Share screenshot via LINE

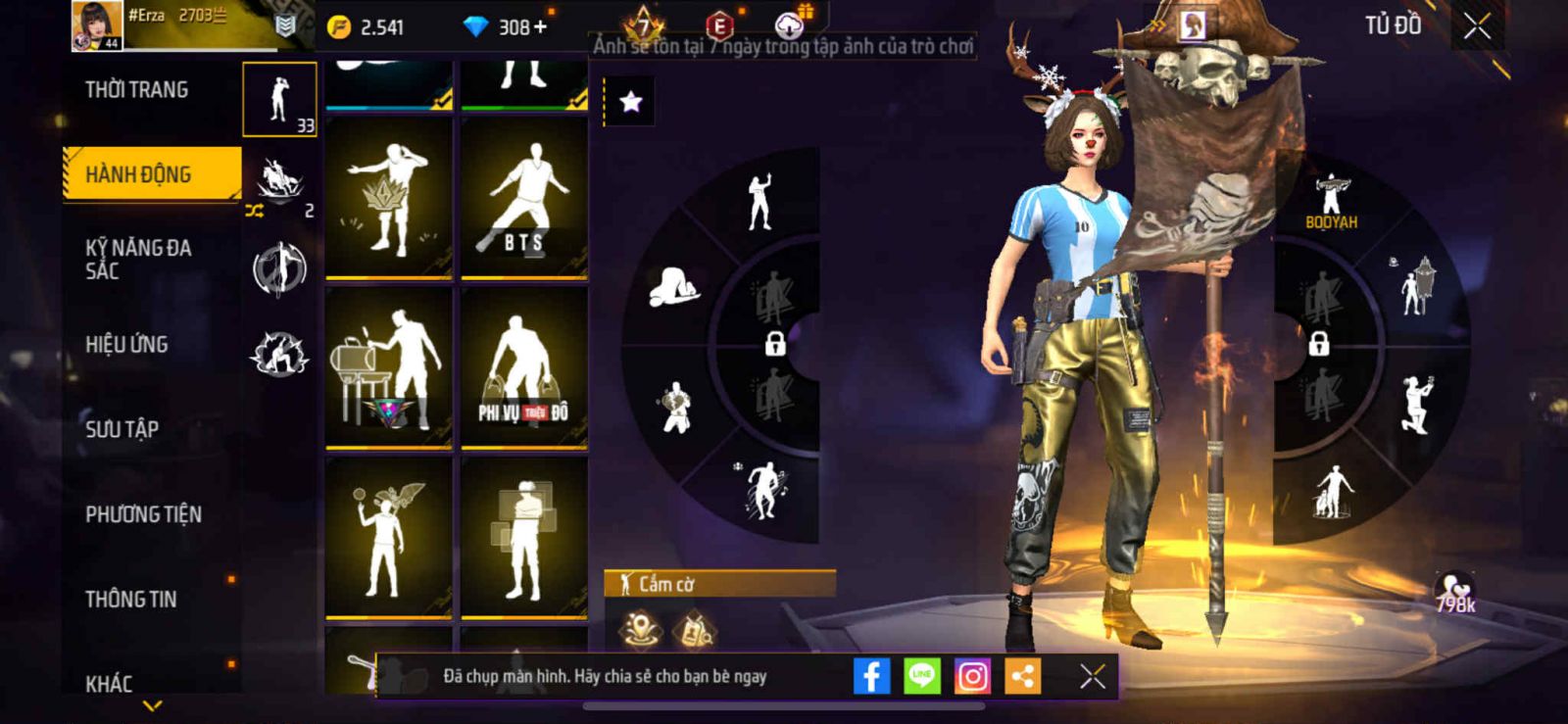coord(921,676)
